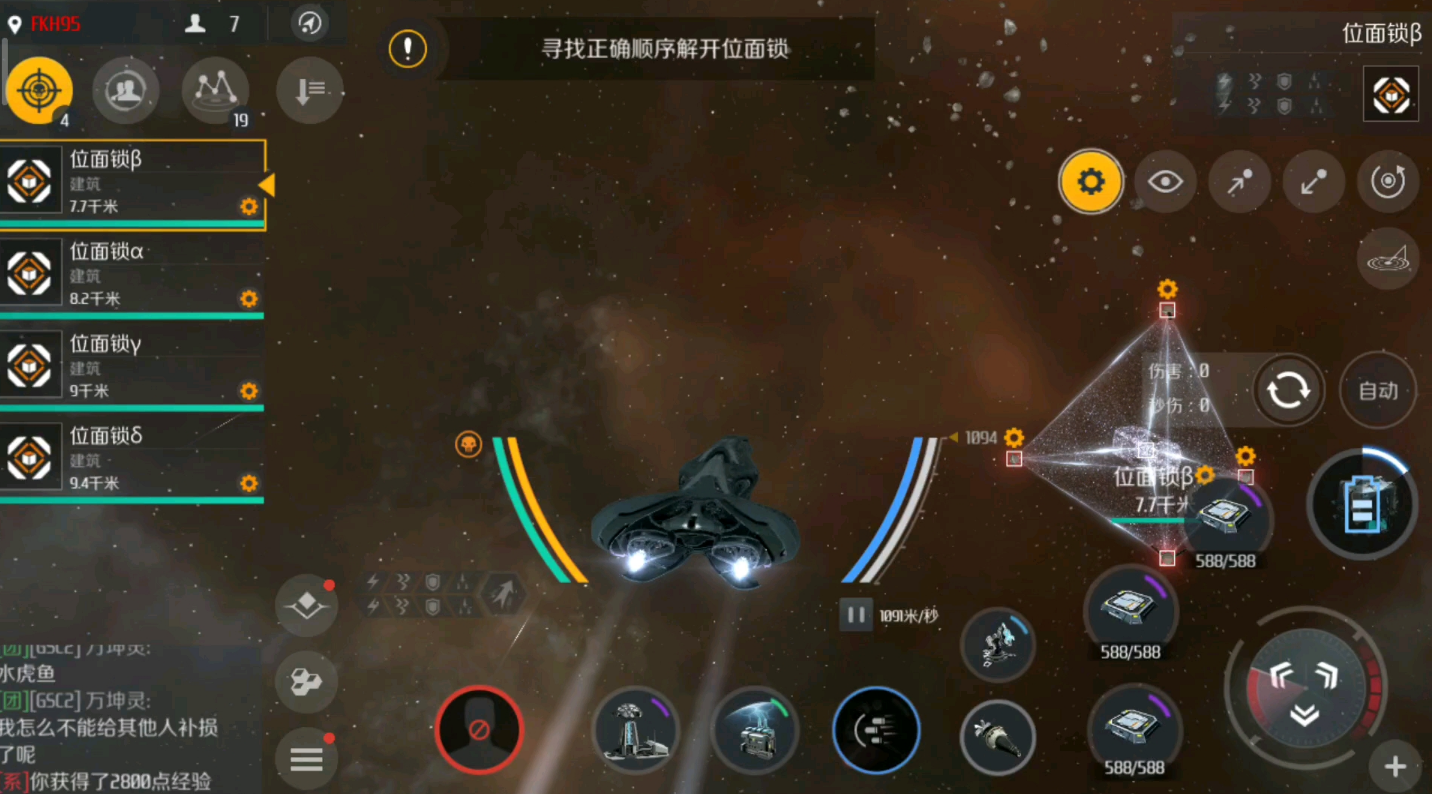Tap the orange crosshair target icon

pyautogui.click(x=40, y=90)
